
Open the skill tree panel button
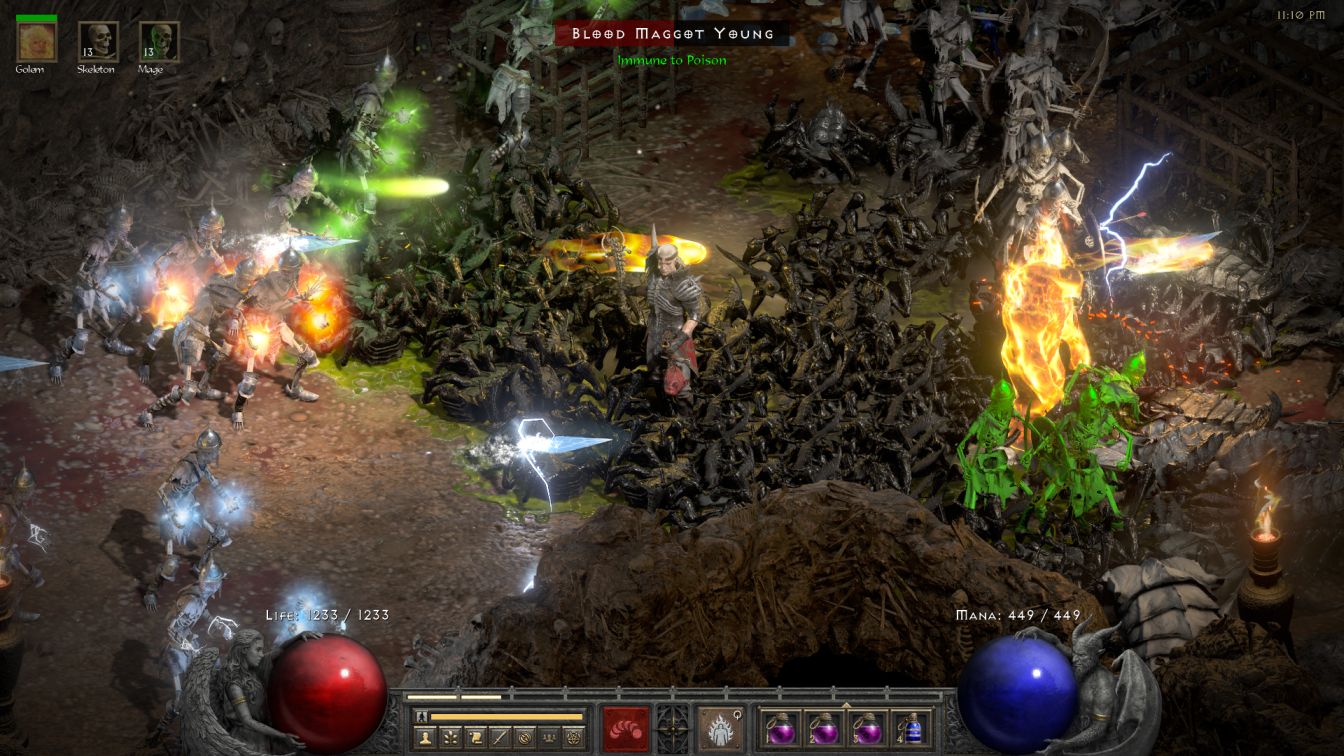point(452,738)
